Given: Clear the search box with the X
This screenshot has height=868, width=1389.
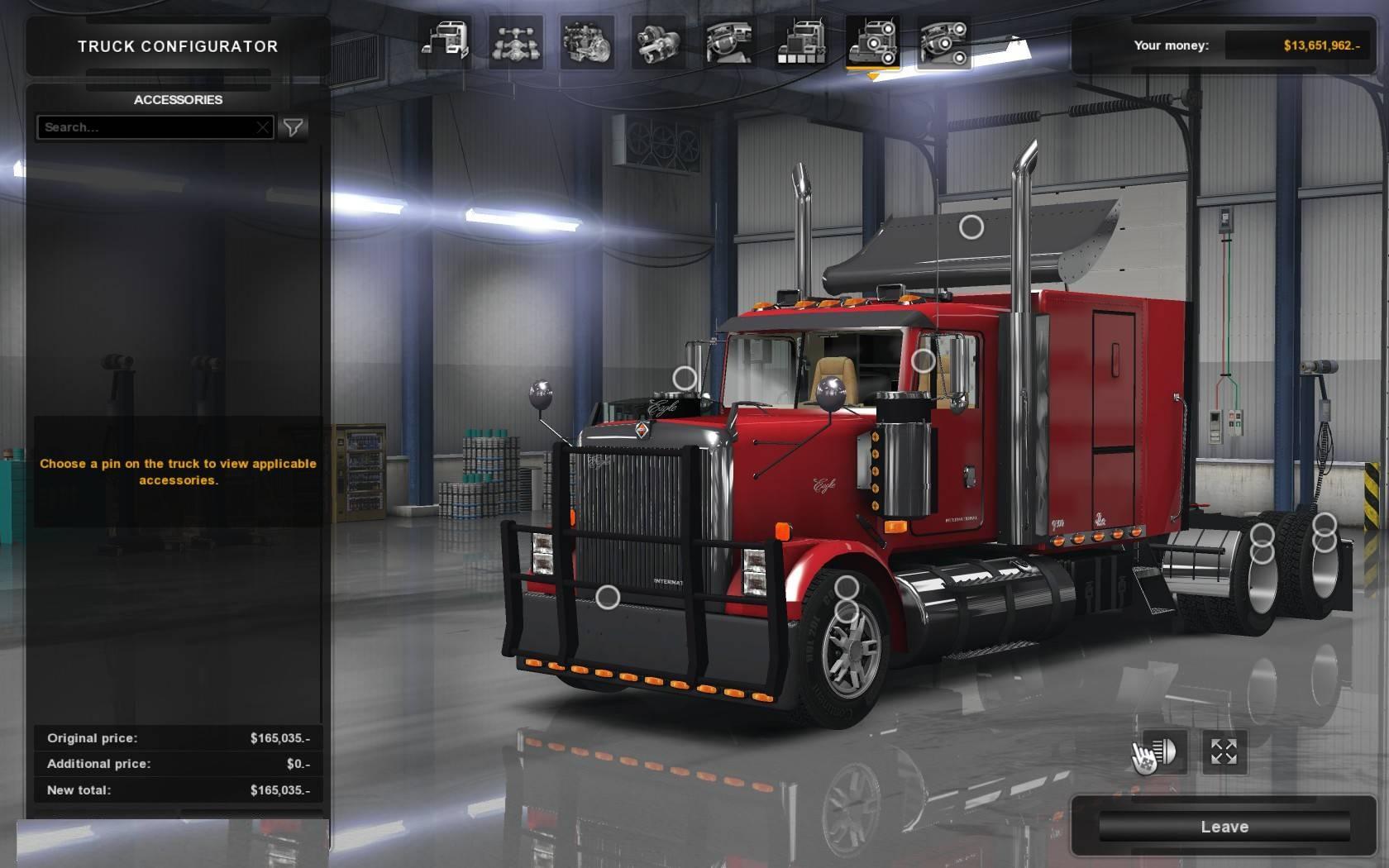Looking at the screenshot, I should [x=262, y=127].
